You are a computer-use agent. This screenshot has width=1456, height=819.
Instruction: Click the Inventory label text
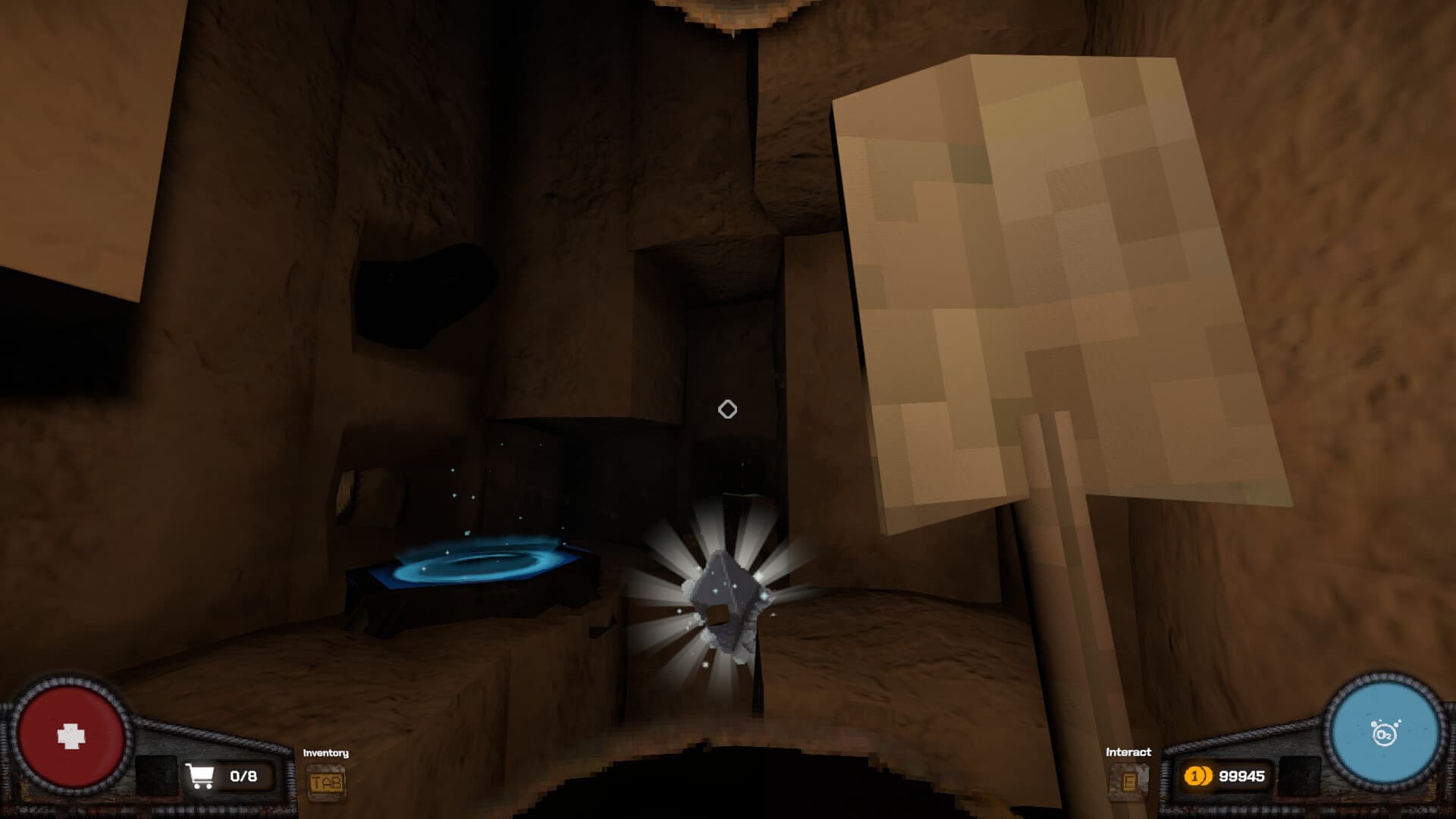[325, 752]
